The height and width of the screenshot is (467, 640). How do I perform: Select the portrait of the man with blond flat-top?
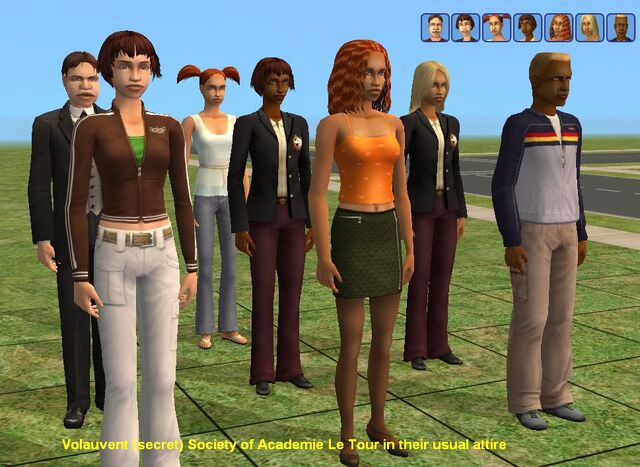619,27
